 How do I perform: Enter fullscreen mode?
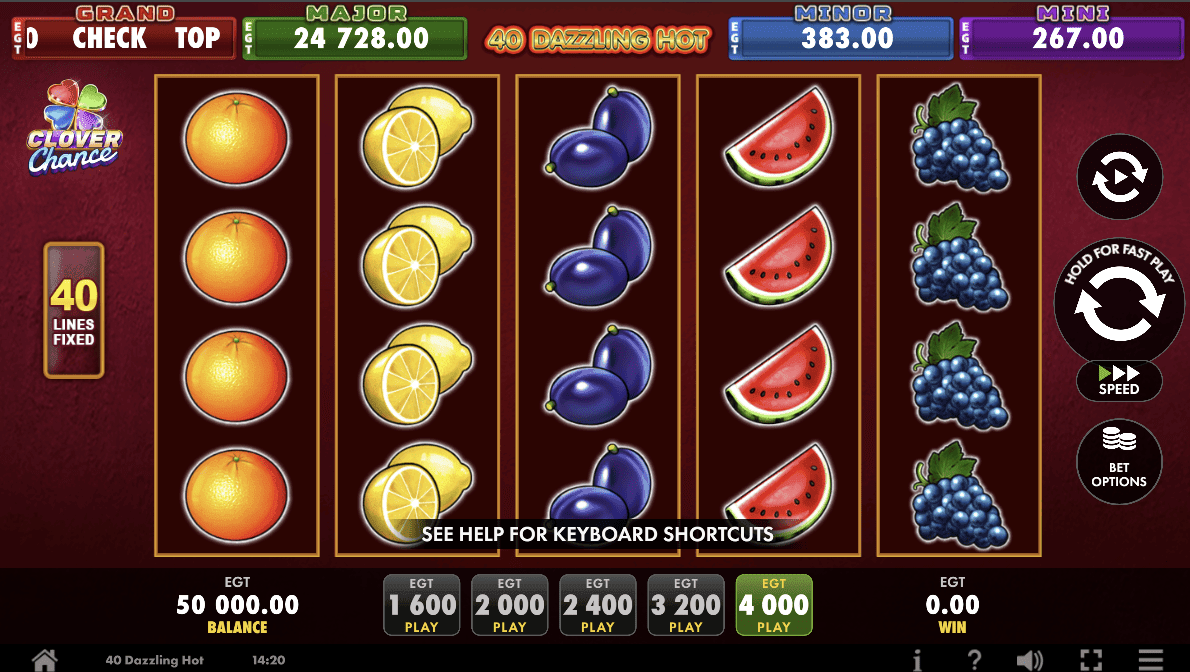(1091, 660)
